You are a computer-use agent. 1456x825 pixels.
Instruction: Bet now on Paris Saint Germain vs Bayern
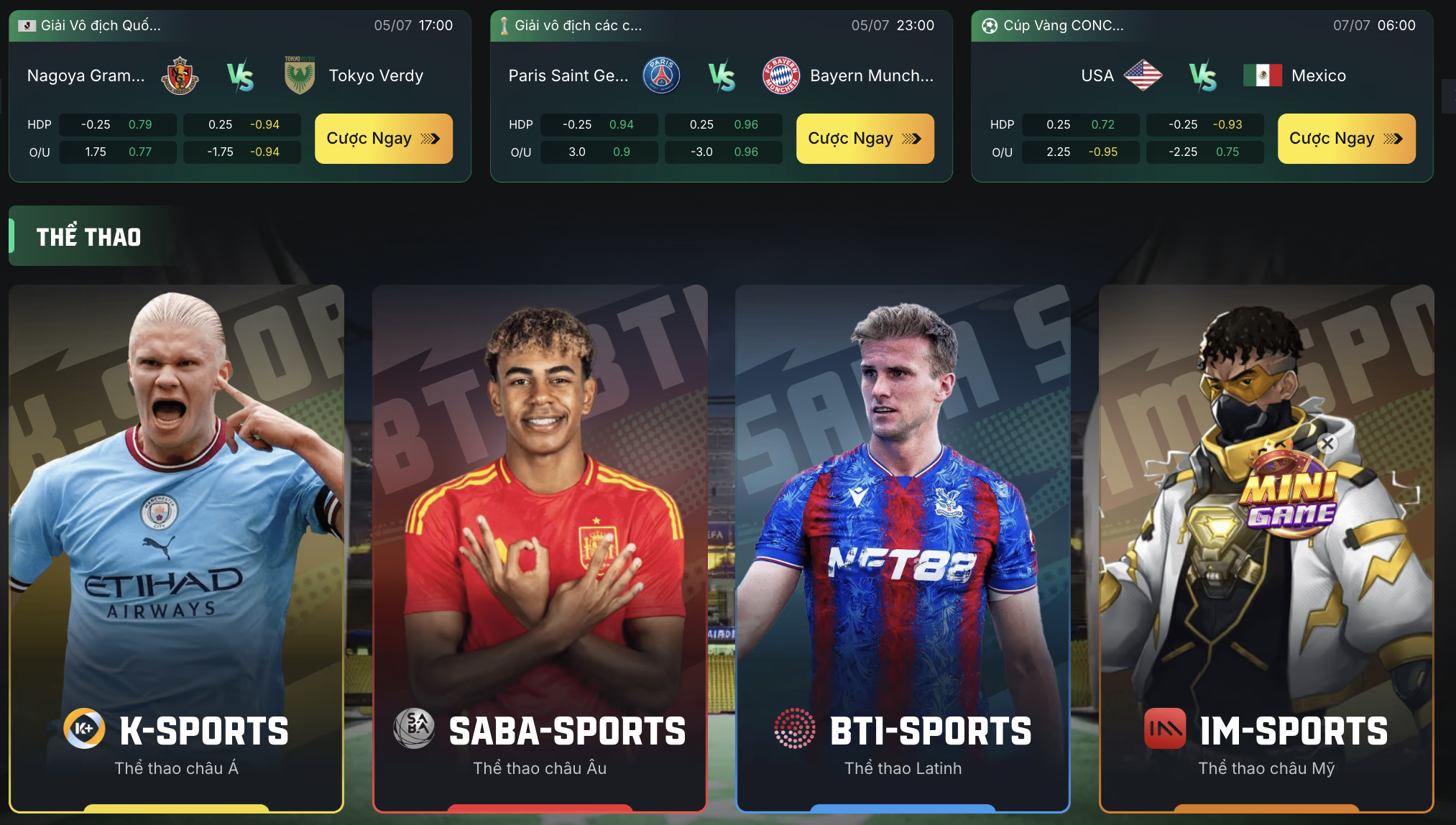[865, 139]
